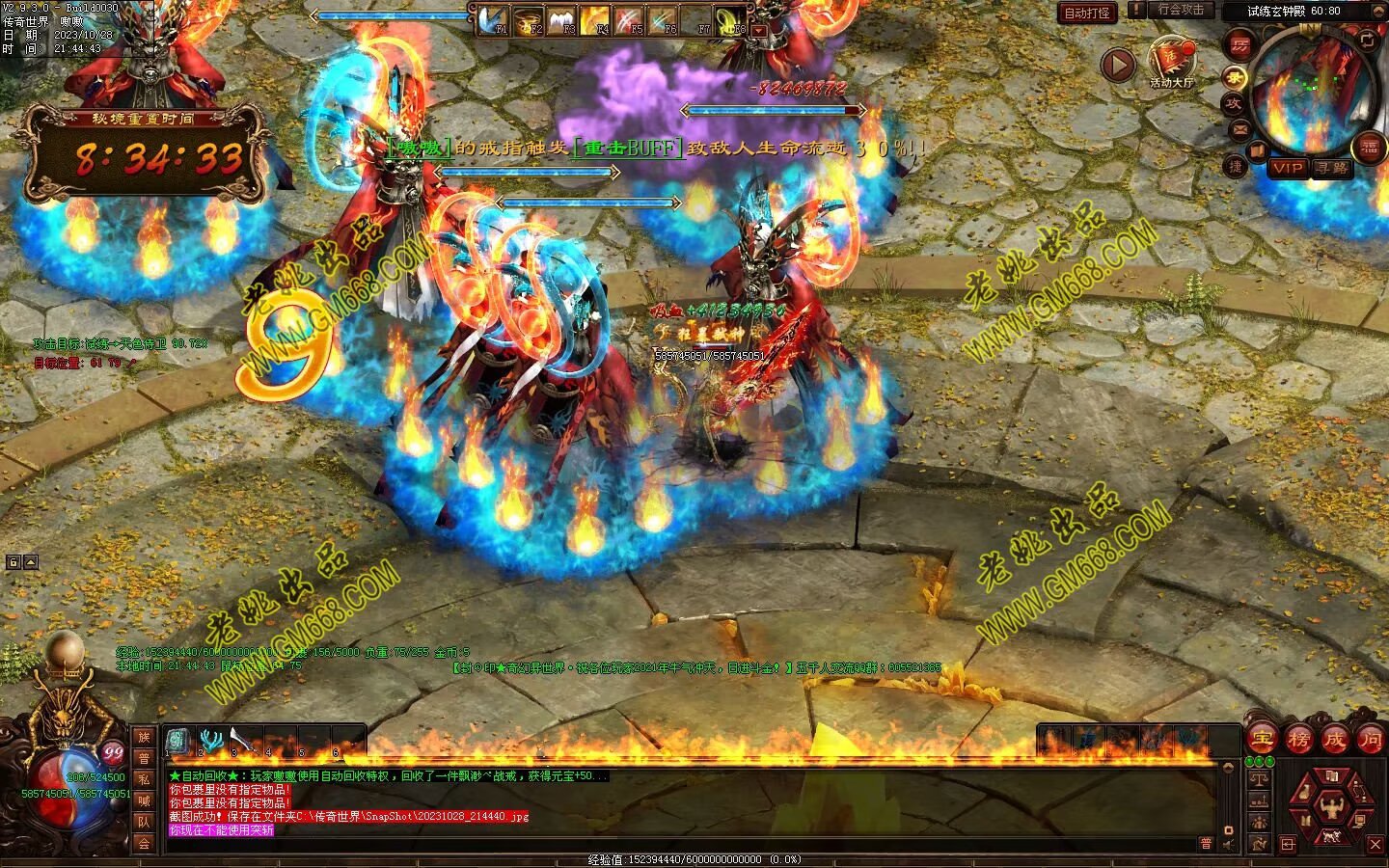Click the round play arrow button
Viewport: 1389px width, 868px height.
(x=1118, y=66)
